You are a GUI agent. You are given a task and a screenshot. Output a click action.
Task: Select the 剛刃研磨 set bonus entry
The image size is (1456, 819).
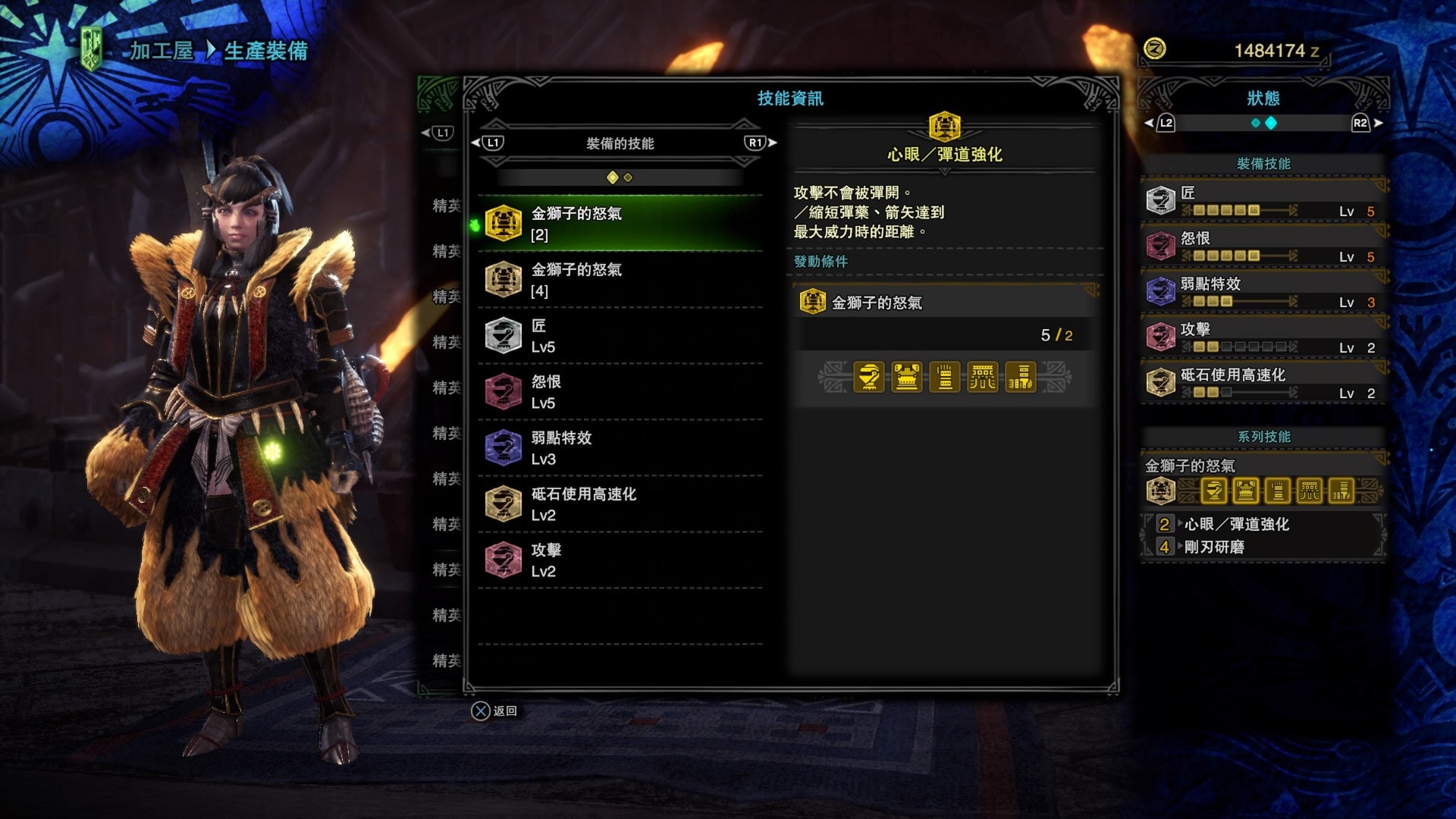[x=1214, y=547]
